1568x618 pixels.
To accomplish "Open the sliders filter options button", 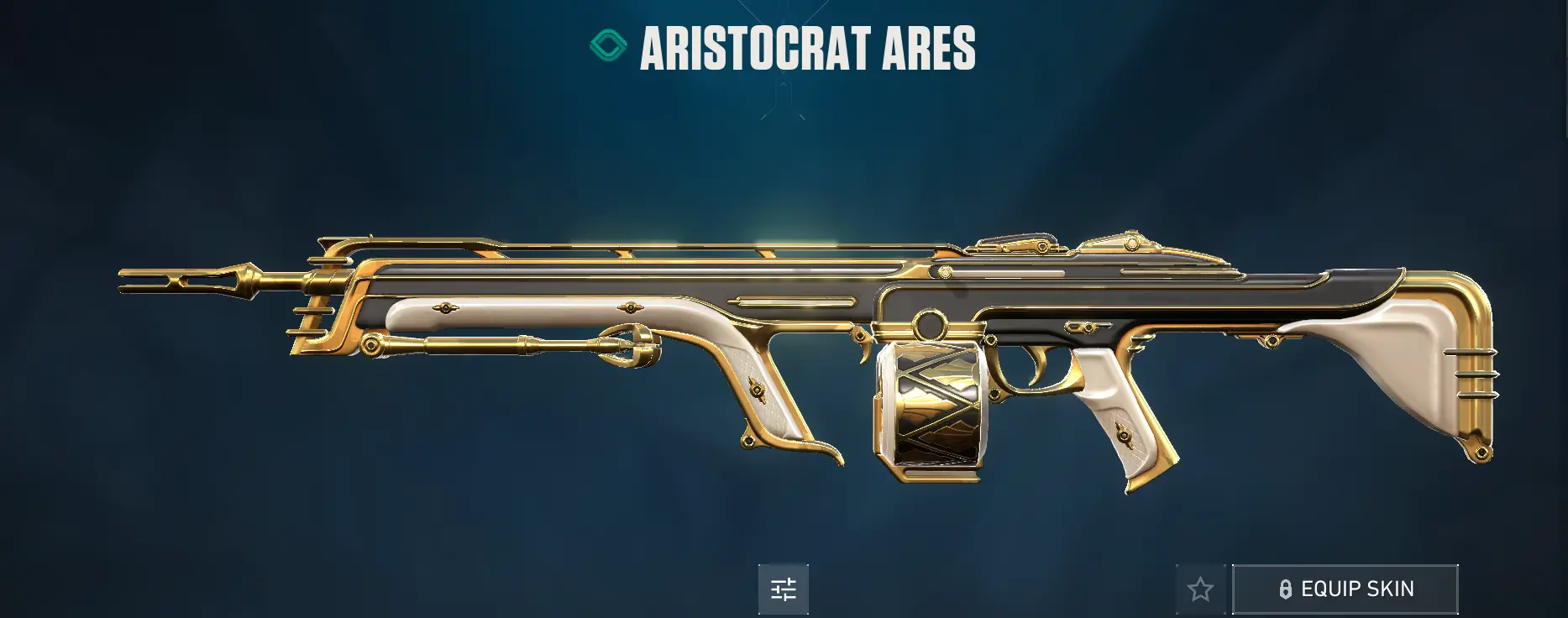I will (783, 589).
